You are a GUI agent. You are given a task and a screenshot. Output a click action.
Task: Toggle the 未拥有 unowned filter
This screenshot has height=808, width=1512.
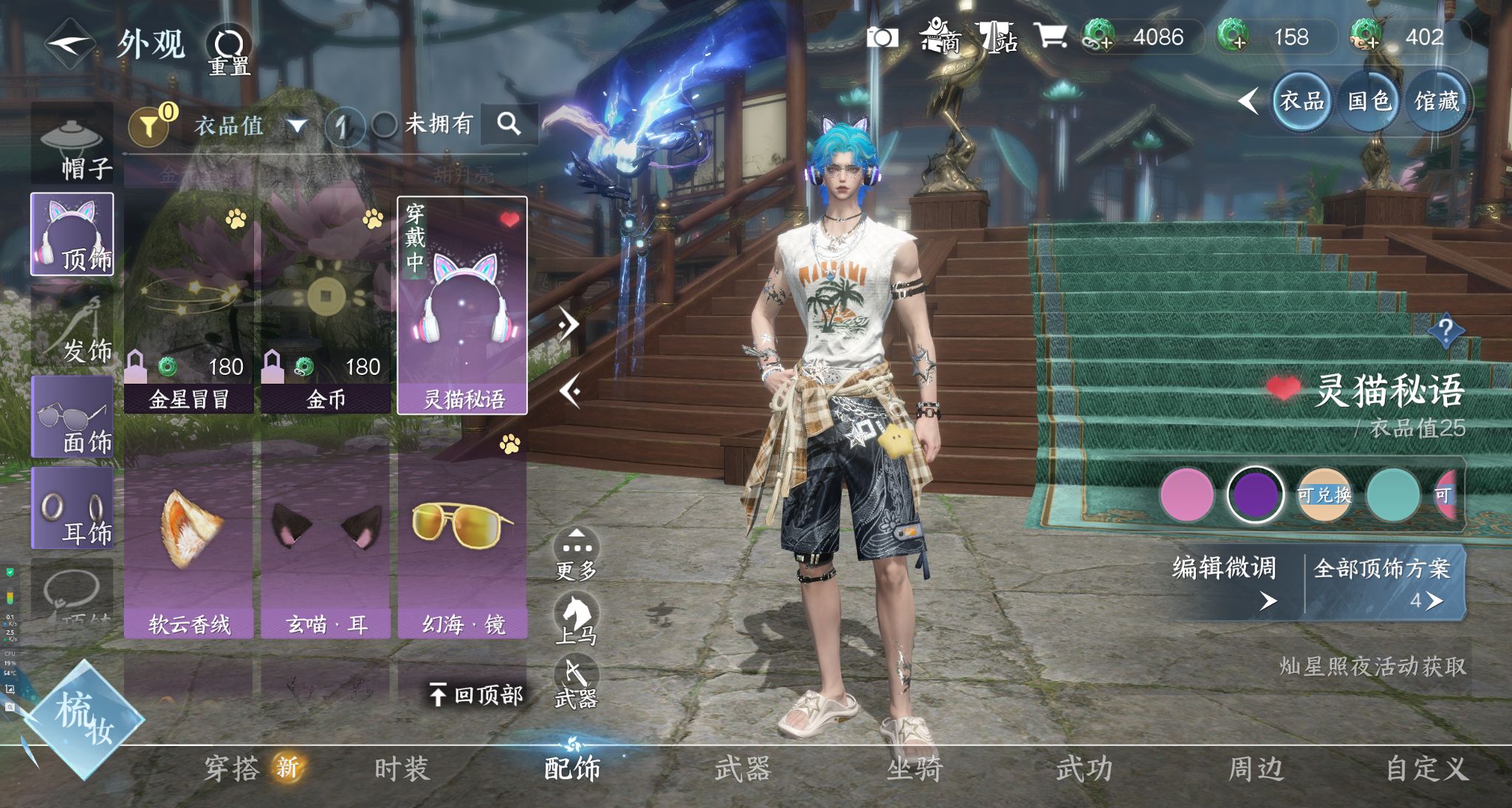(384, 125)
